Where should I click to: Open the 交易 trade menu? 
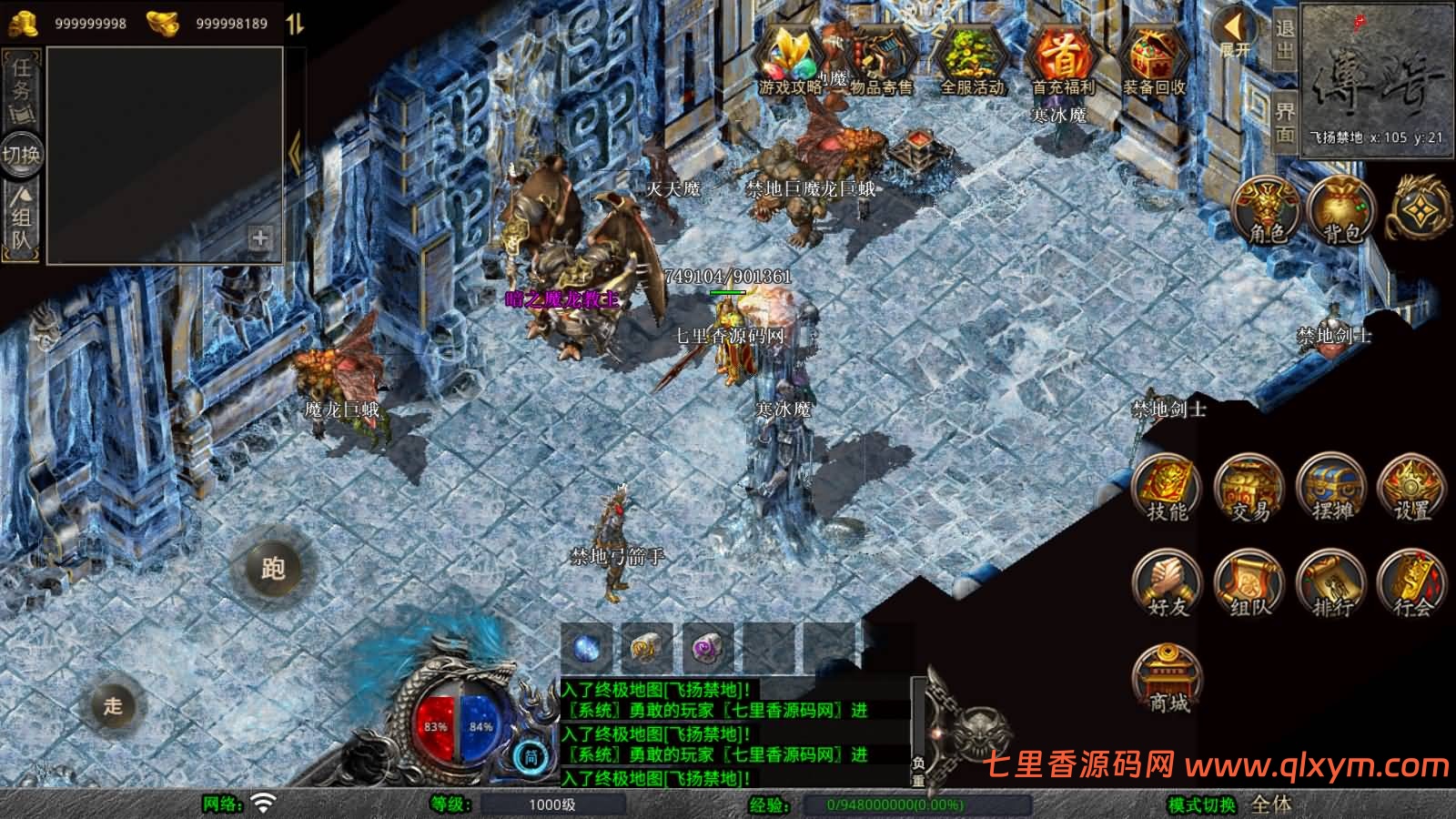(x=1249, y=489)
